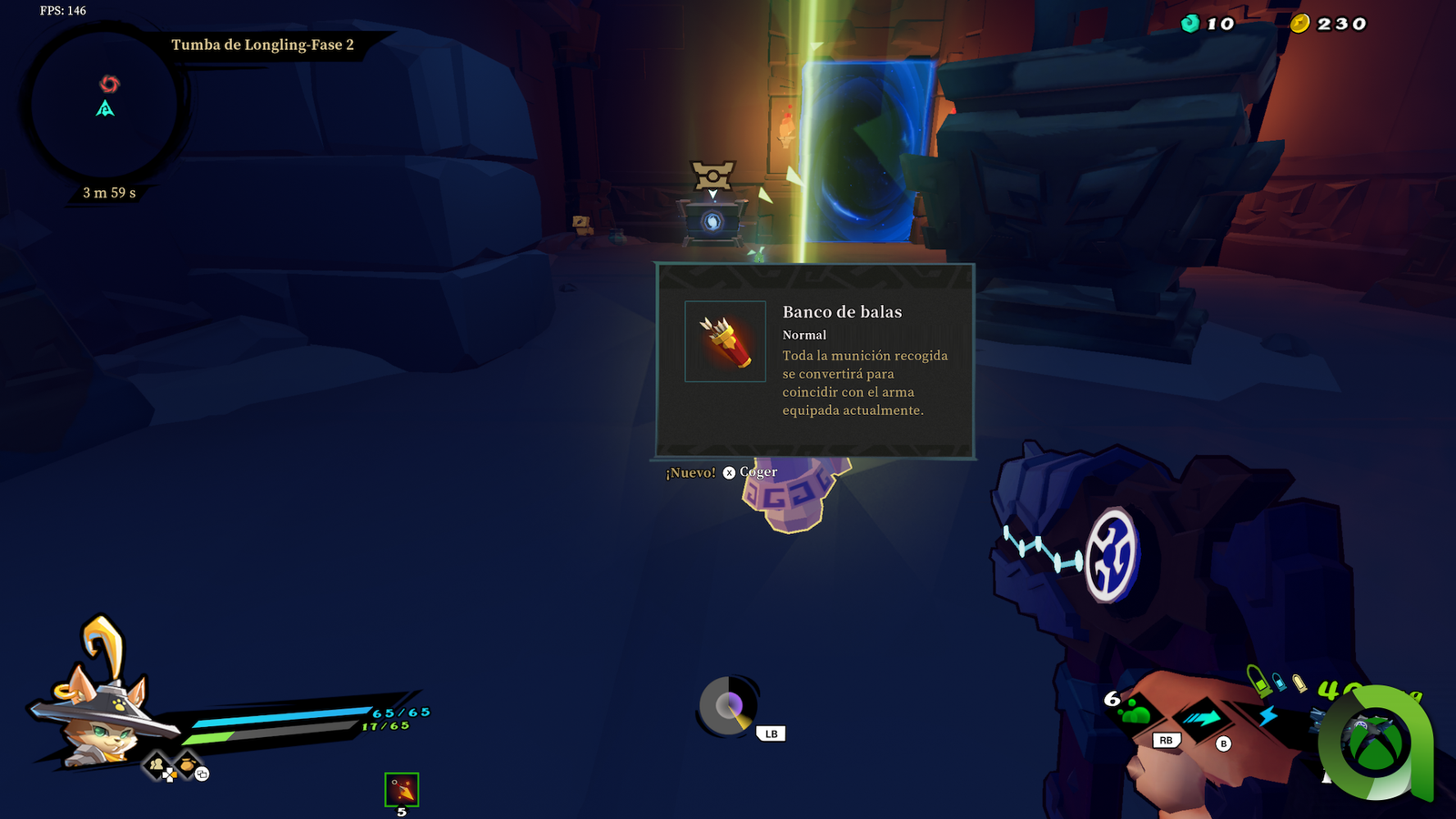This screenshot has height=819, width=1456.
Task: Click the teal soul essence icon
Action: [x=1190, y=24]
